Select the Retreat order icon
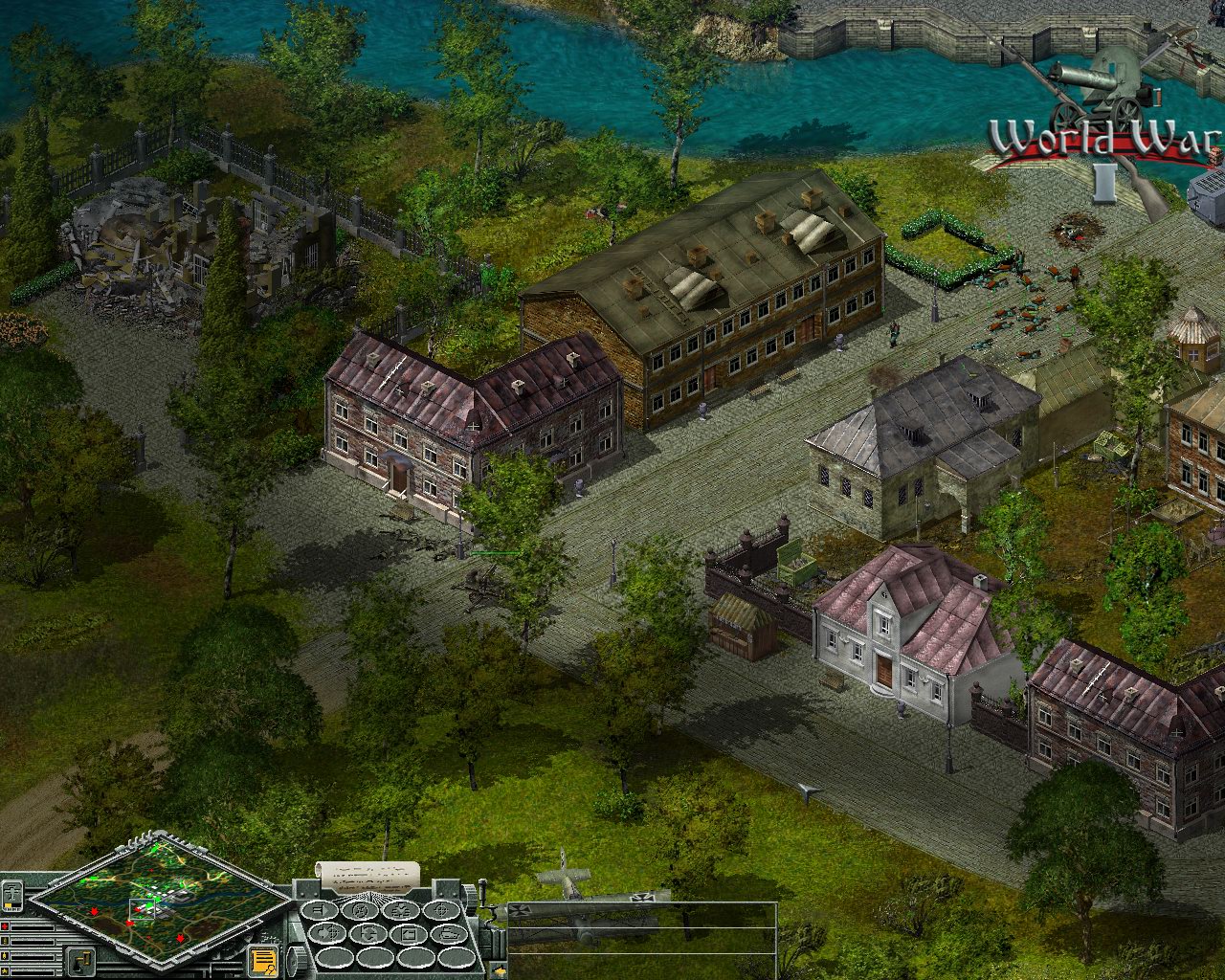This screenshot has width=1225, height=980. tap(329, 933)
